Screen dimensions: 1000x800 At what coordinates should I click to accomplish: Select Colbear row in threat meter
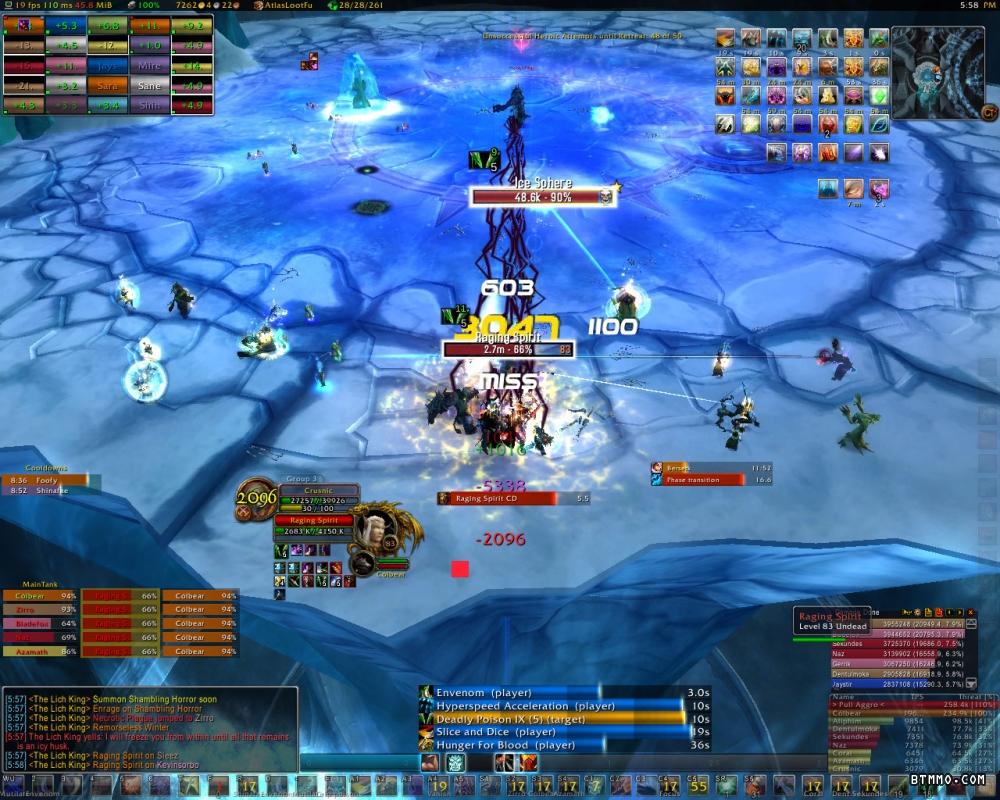900,714
